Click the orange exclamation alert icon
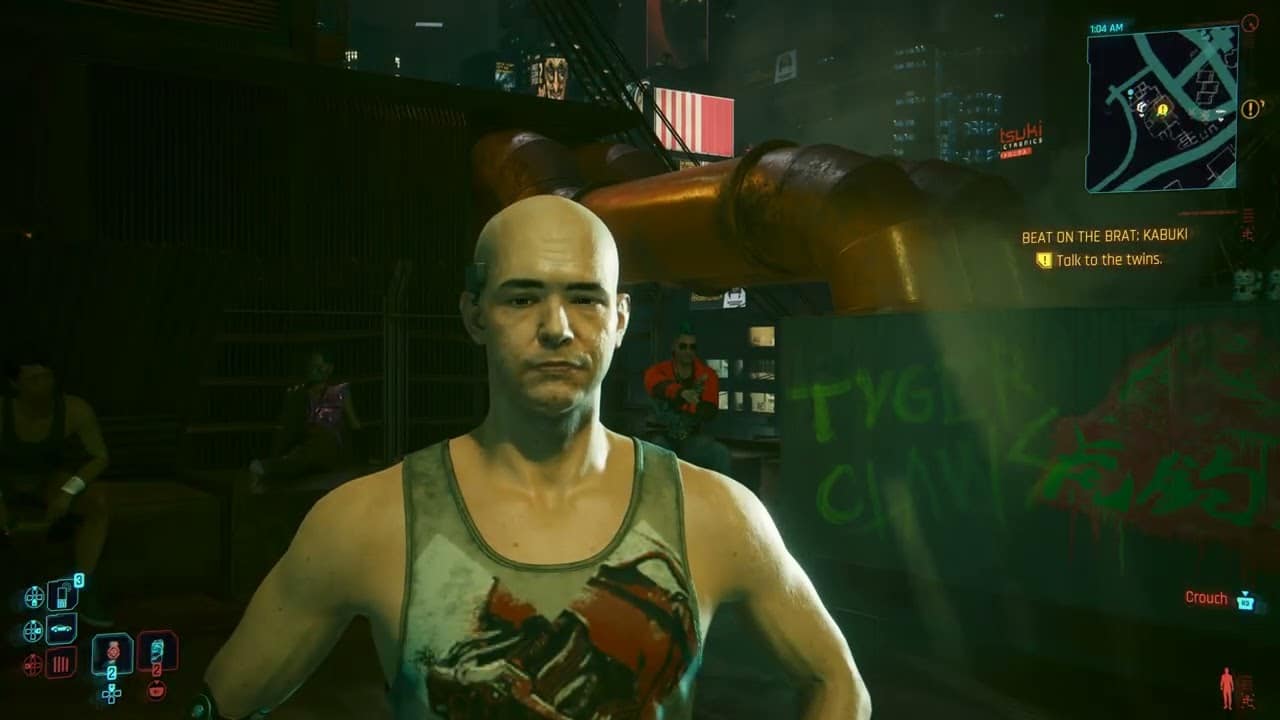This screenshot has width=1280, height=720. pos(1250,108)
